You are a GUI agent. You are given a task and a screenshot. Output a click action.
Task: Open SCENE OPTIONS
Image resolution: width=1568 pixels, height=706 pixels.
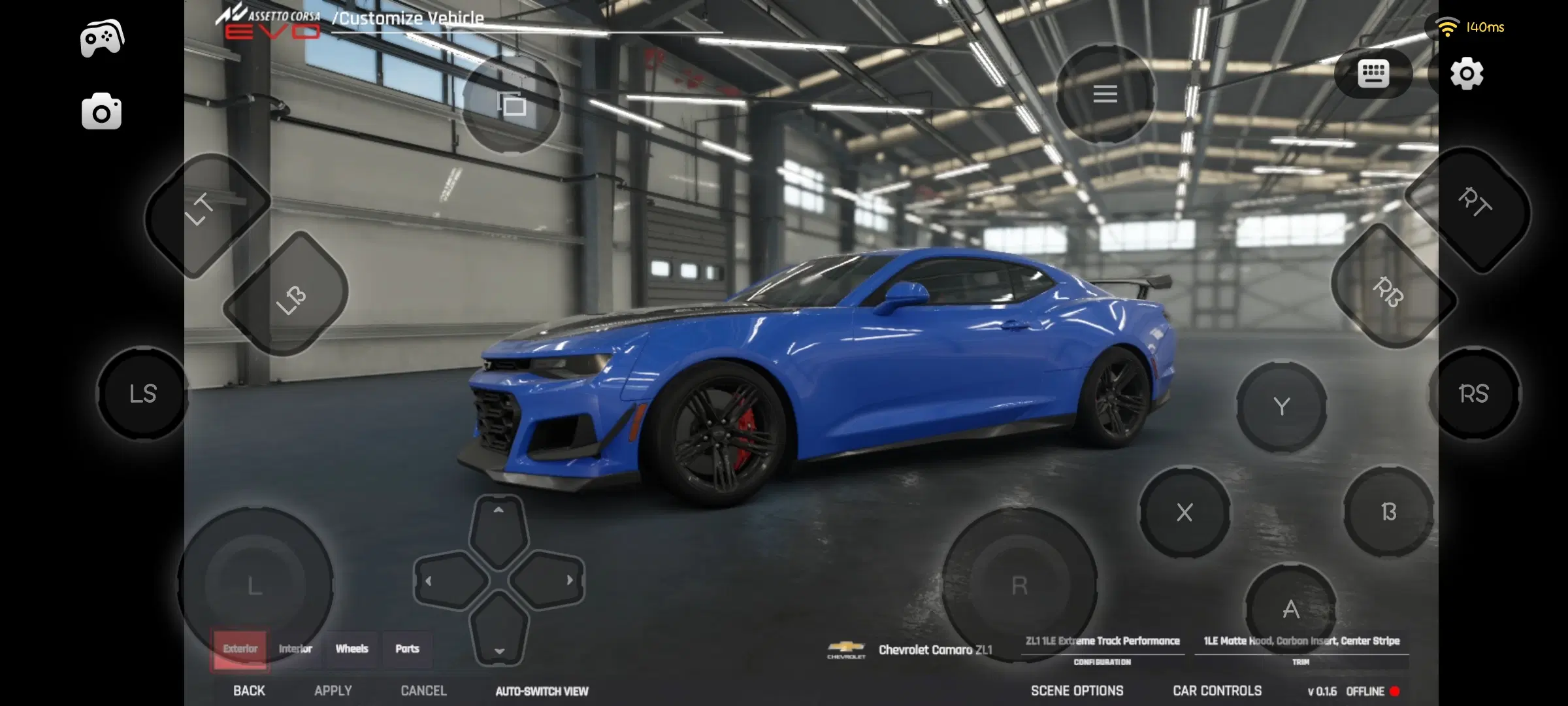tap(1077, 690)
